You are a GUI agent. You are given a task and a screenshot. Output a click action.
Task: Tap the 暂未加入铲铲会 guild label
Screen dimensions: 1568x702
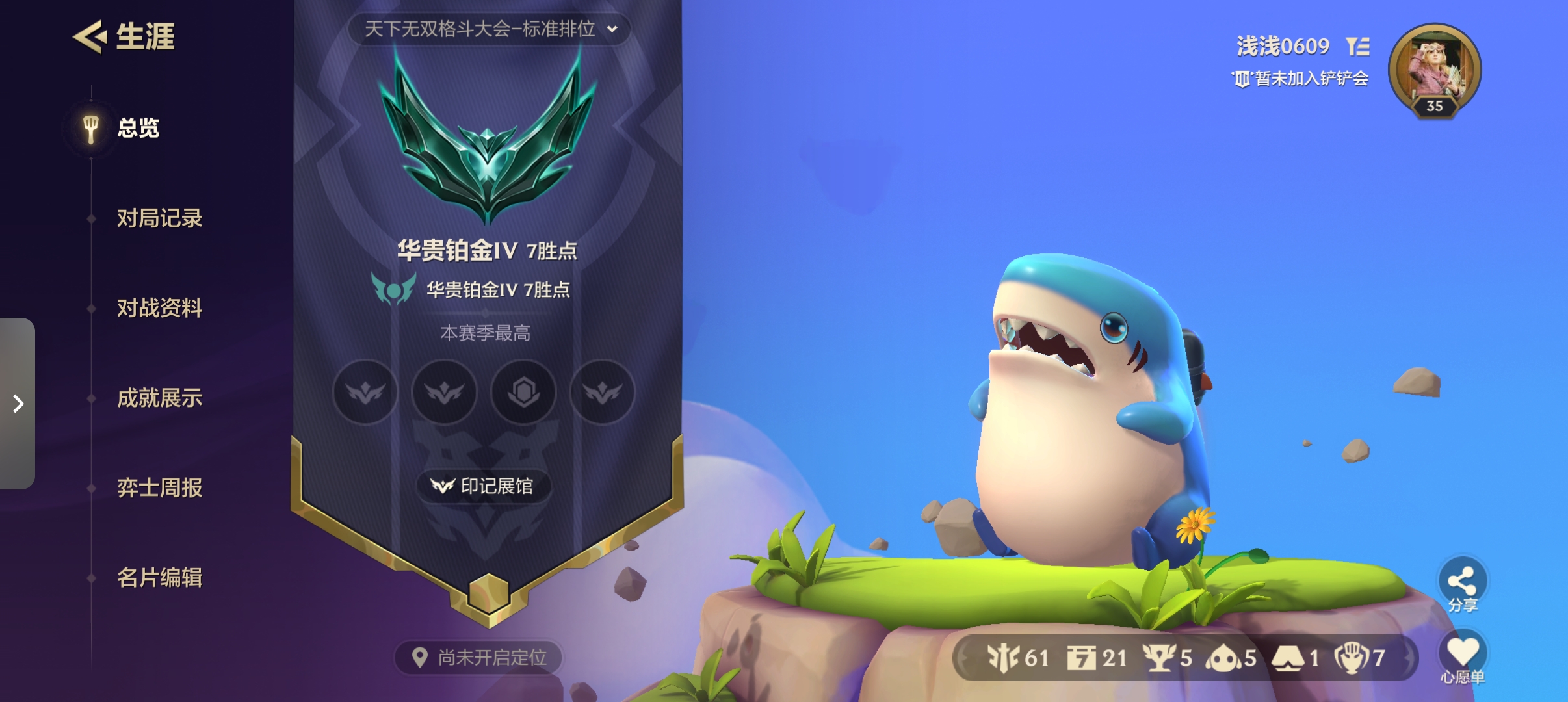click(1301, 79)
